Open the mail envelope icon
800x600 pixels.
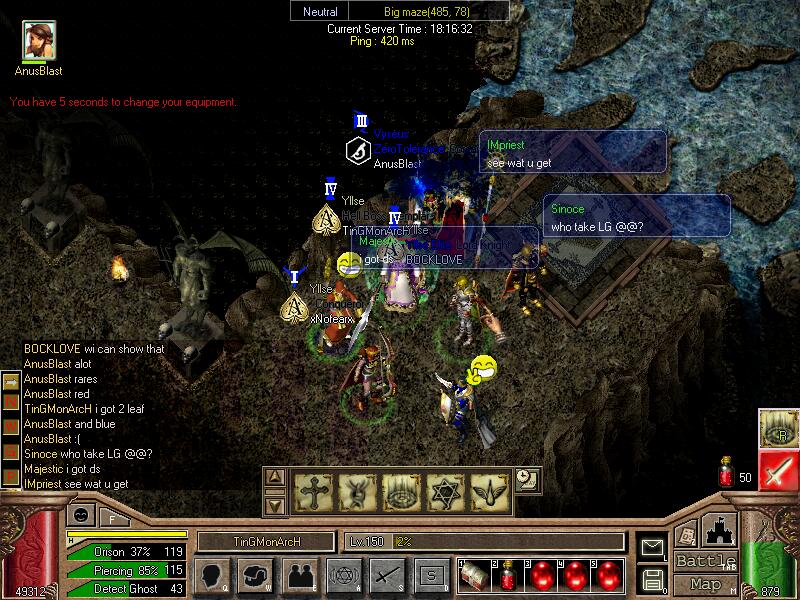coord(653,546)
